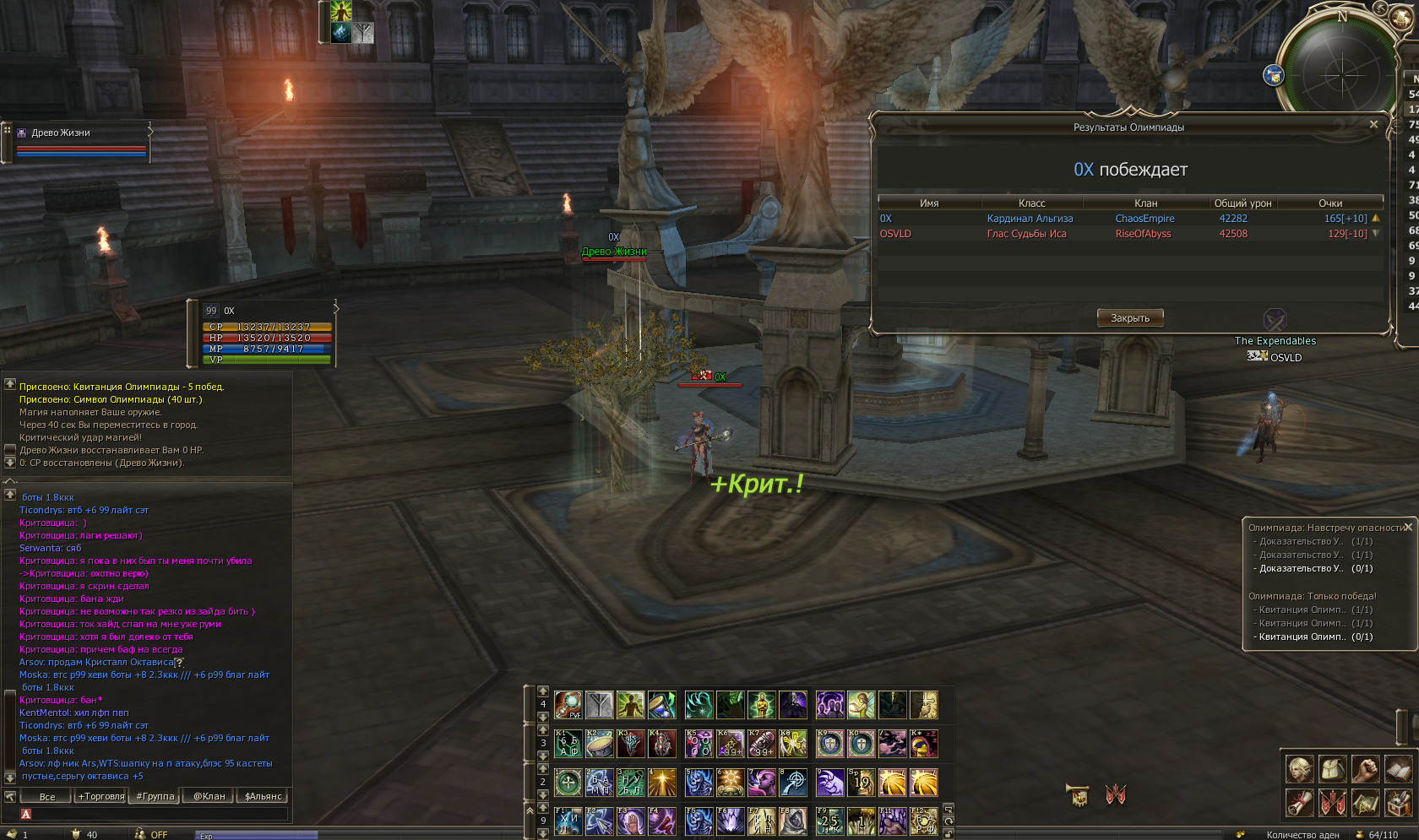The image size is (1419, 840).
Task: Show the $Альянс chat tab
Action: pos(264,796)
